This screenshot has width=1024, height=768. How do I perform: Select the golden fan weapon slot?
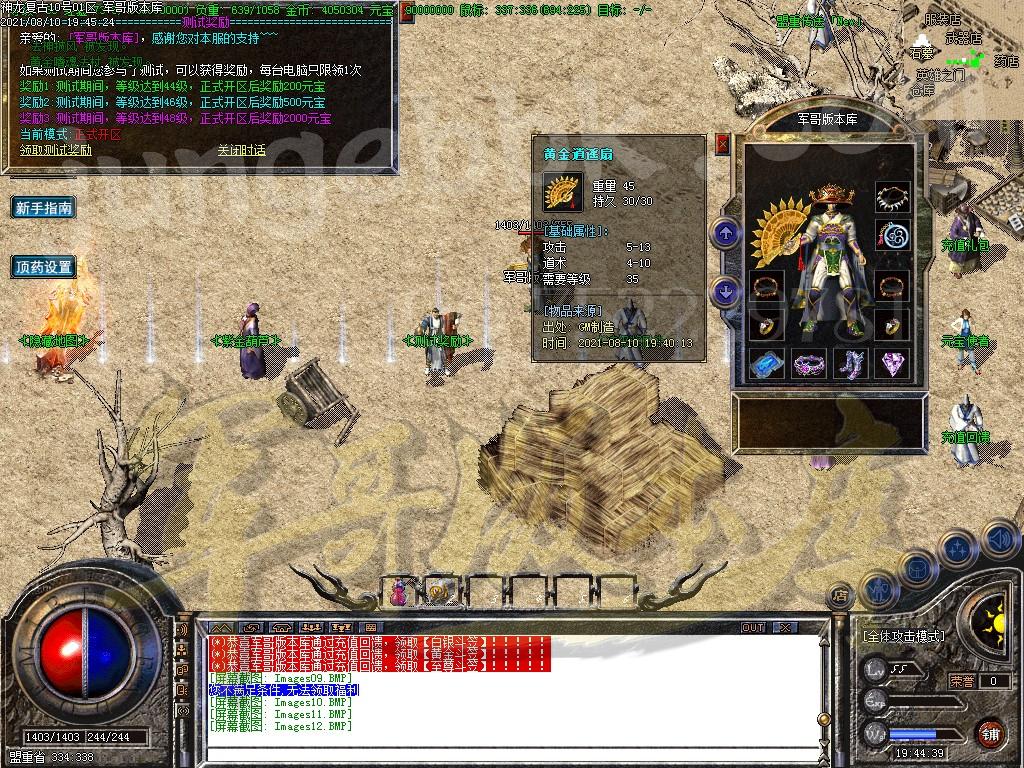coord(777,220)
